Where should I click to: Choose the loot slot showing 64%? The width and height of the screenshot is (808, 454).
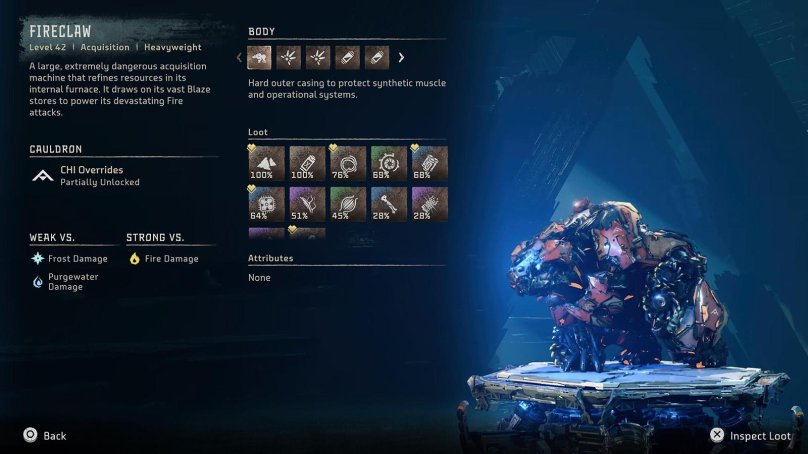(x=266, y=203)
